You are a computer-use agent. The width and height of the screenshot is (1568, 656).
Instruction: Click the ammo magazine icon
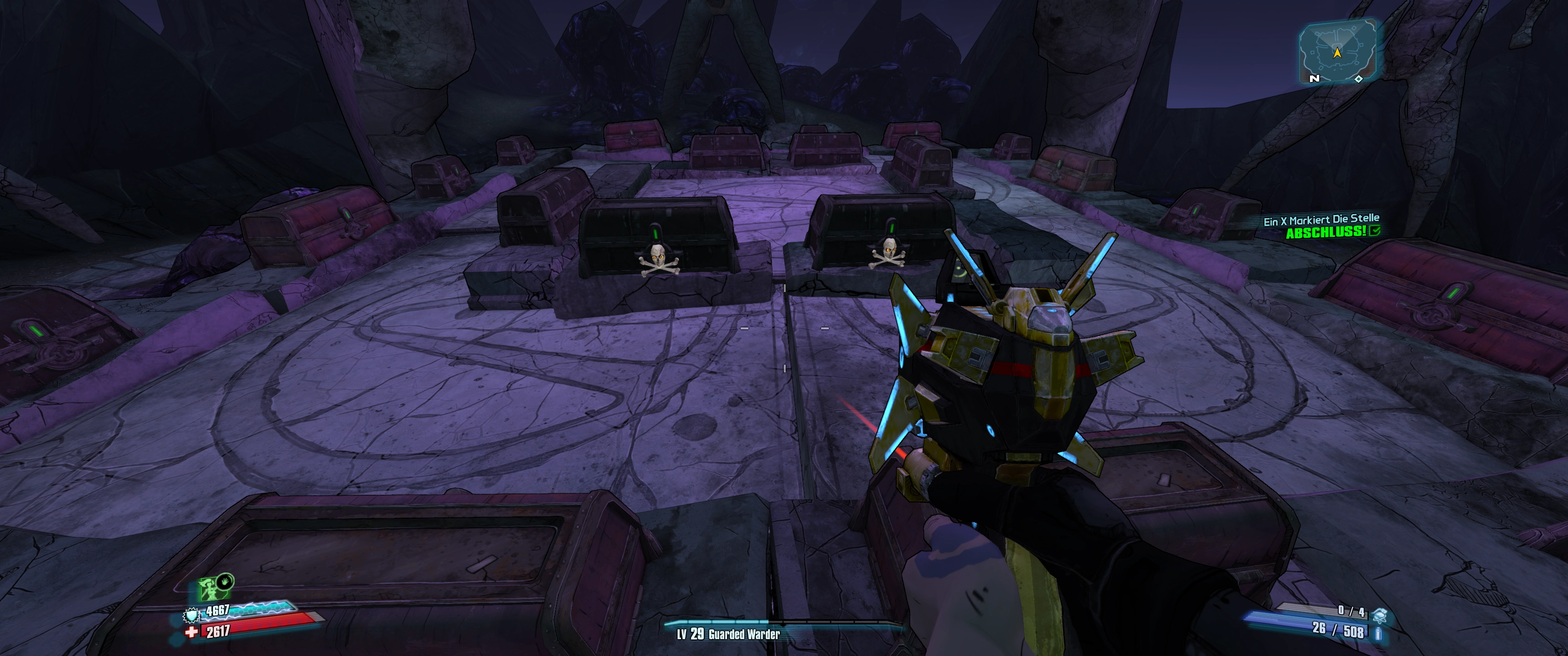click(x=1378, y=634)
